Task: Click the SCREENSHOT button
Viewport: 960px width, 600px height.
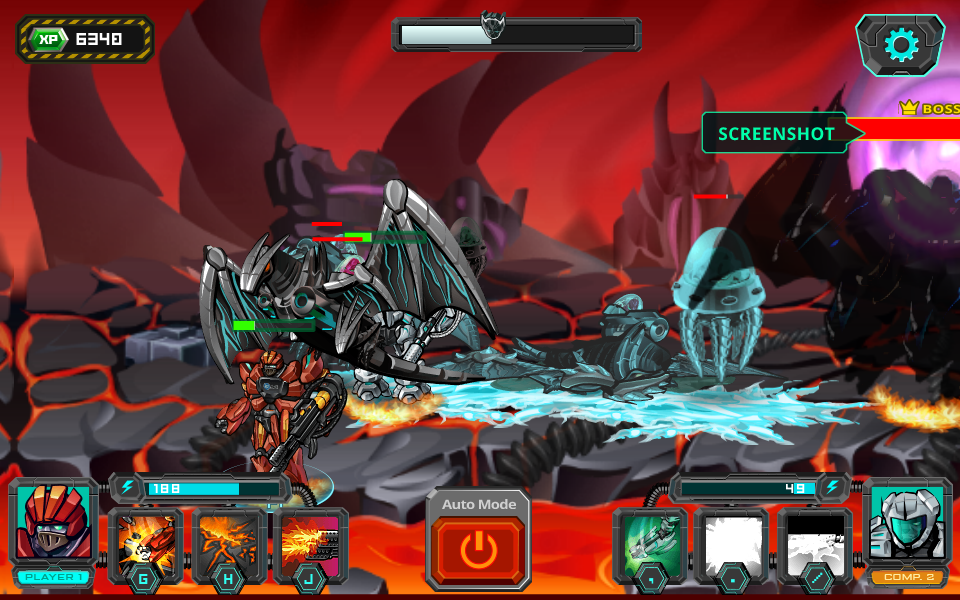Action: point(776,133)
